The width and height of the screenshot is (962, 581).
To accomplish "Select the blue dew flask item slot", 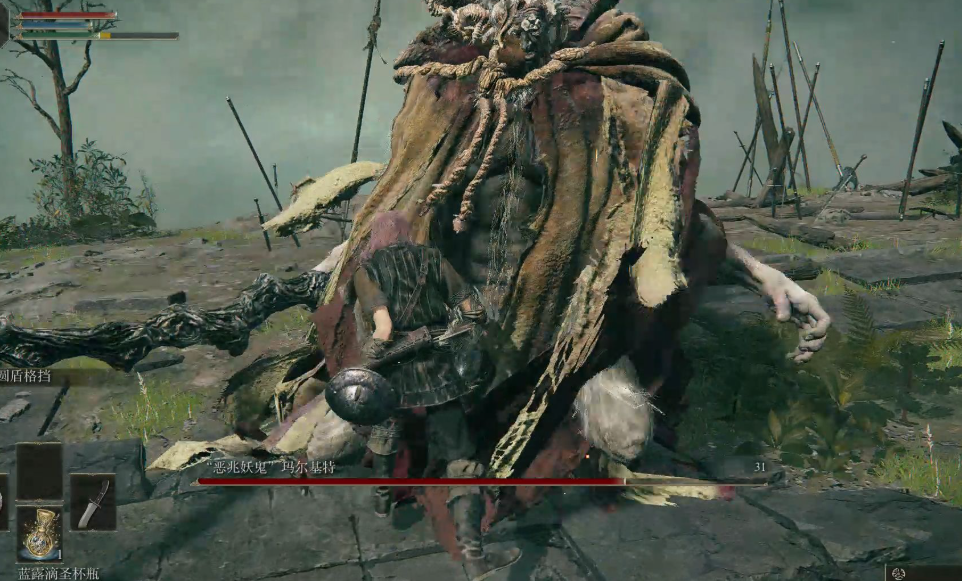I will tap(39, 533).
